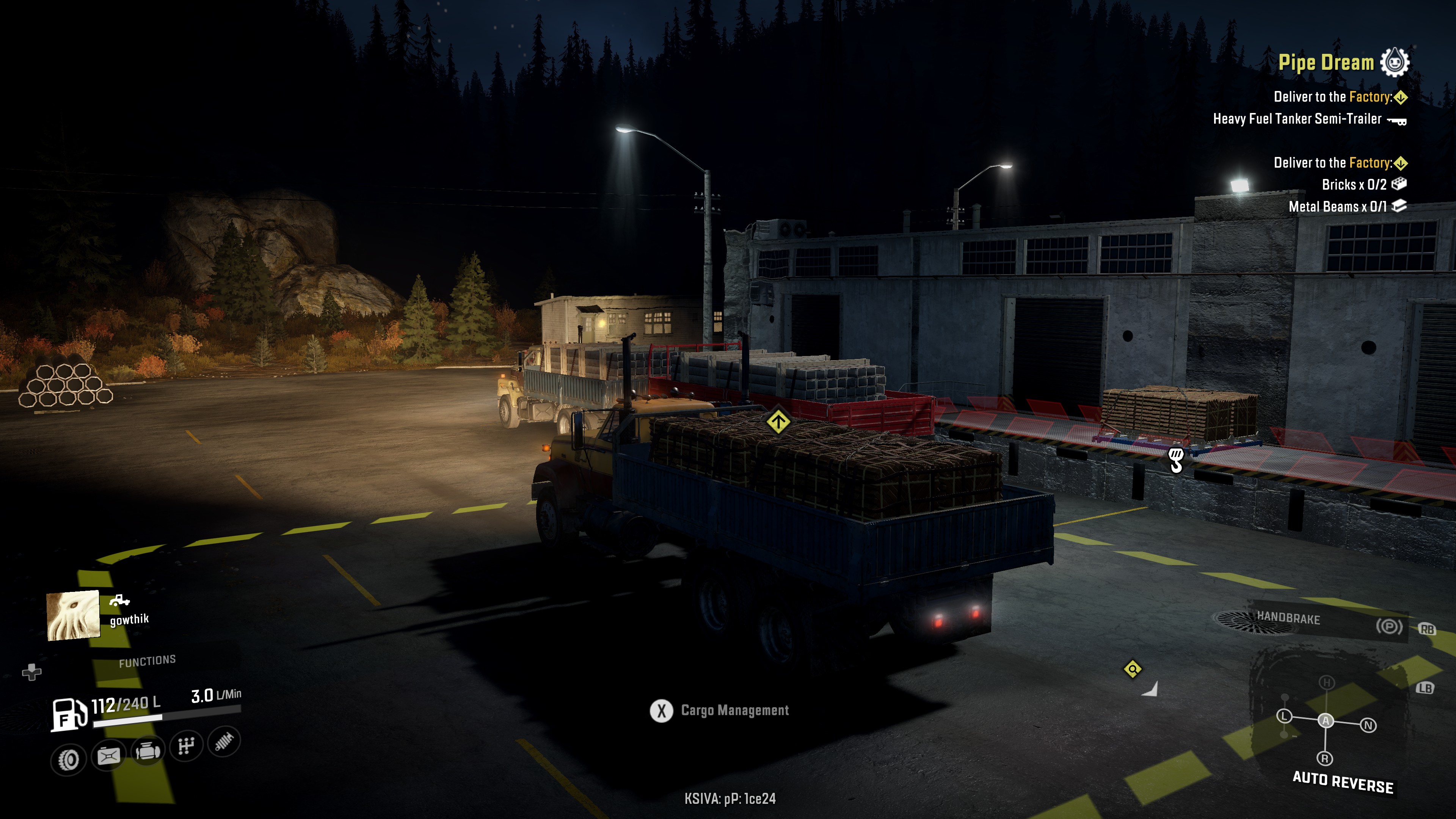Check the fuel tank damage icon
This screenshot has height=819, width=1456.
click(108, 755)
